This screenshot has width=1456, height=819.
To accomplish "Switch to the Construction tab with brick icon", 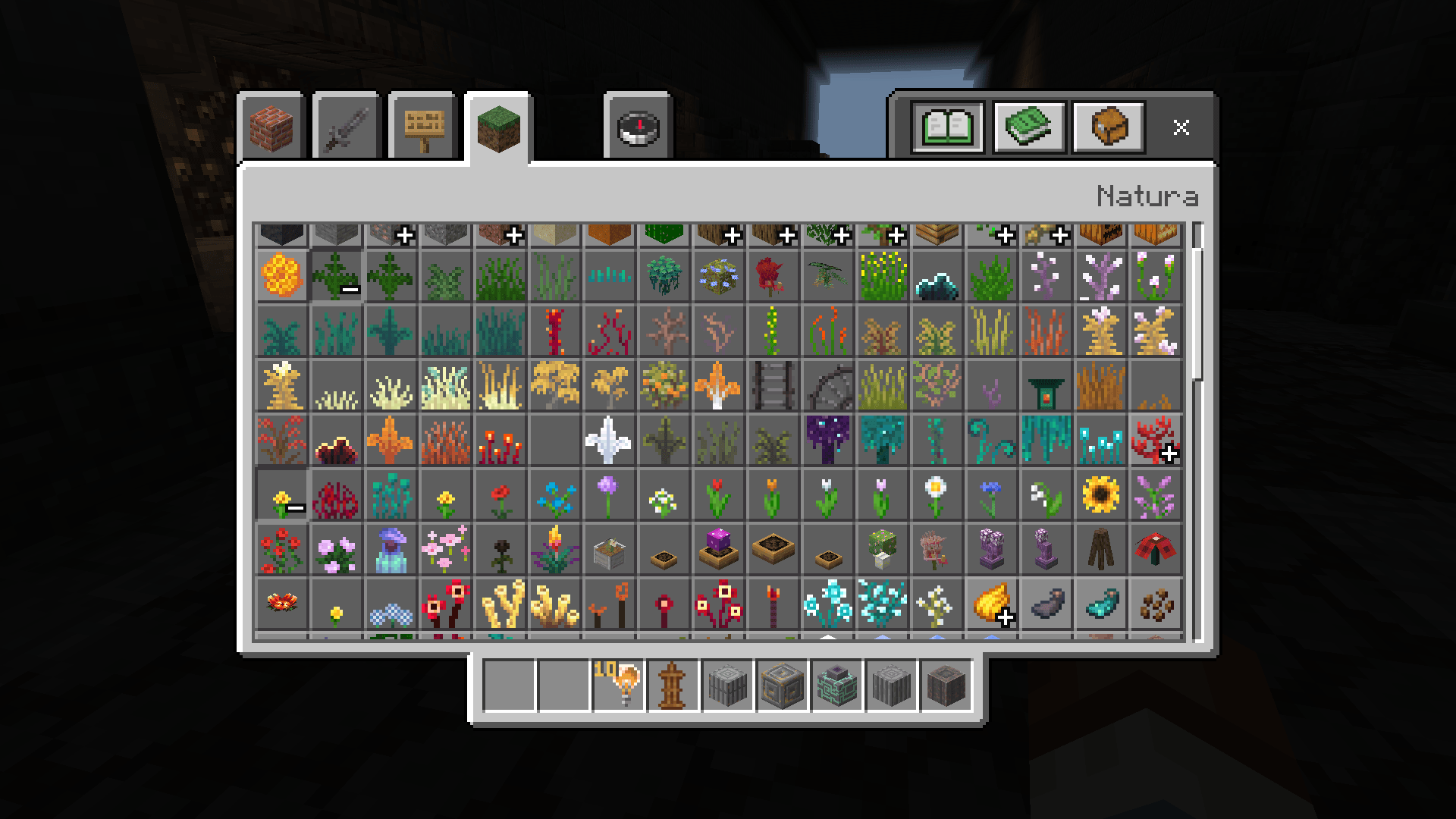I will pos(271,127).
